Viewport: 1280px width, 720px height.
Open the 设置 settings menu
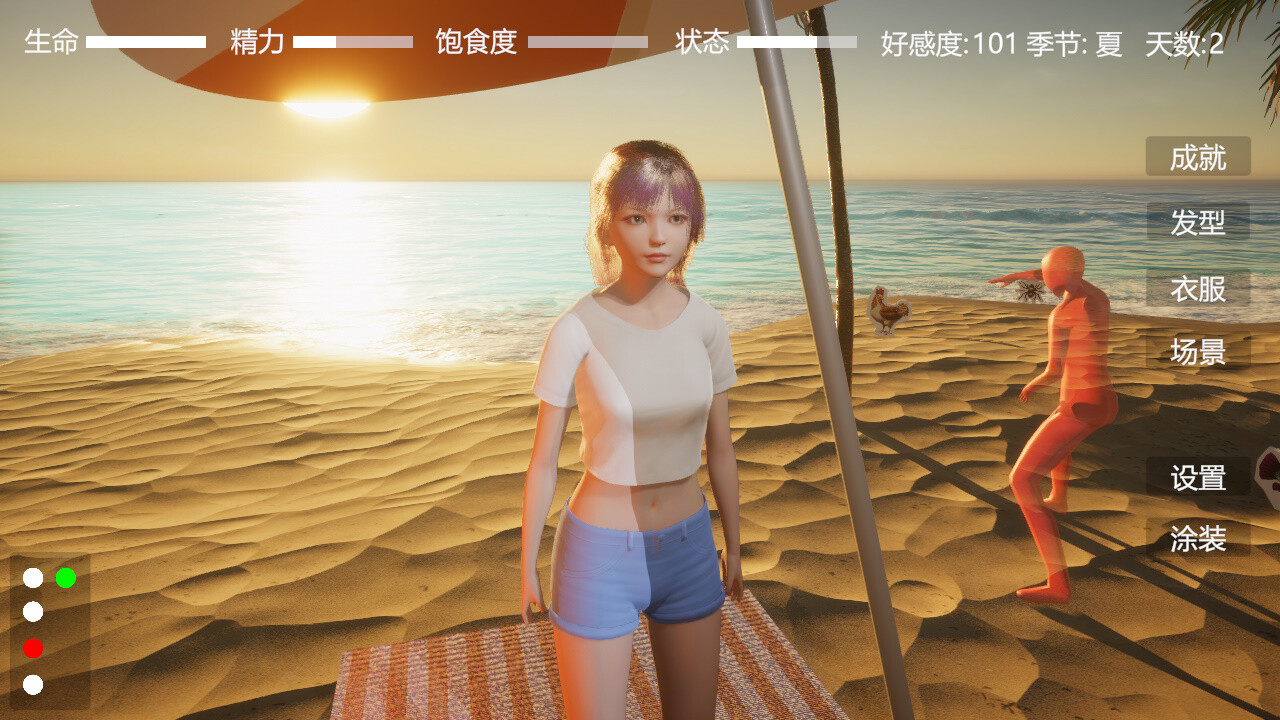pos(1197,479)
